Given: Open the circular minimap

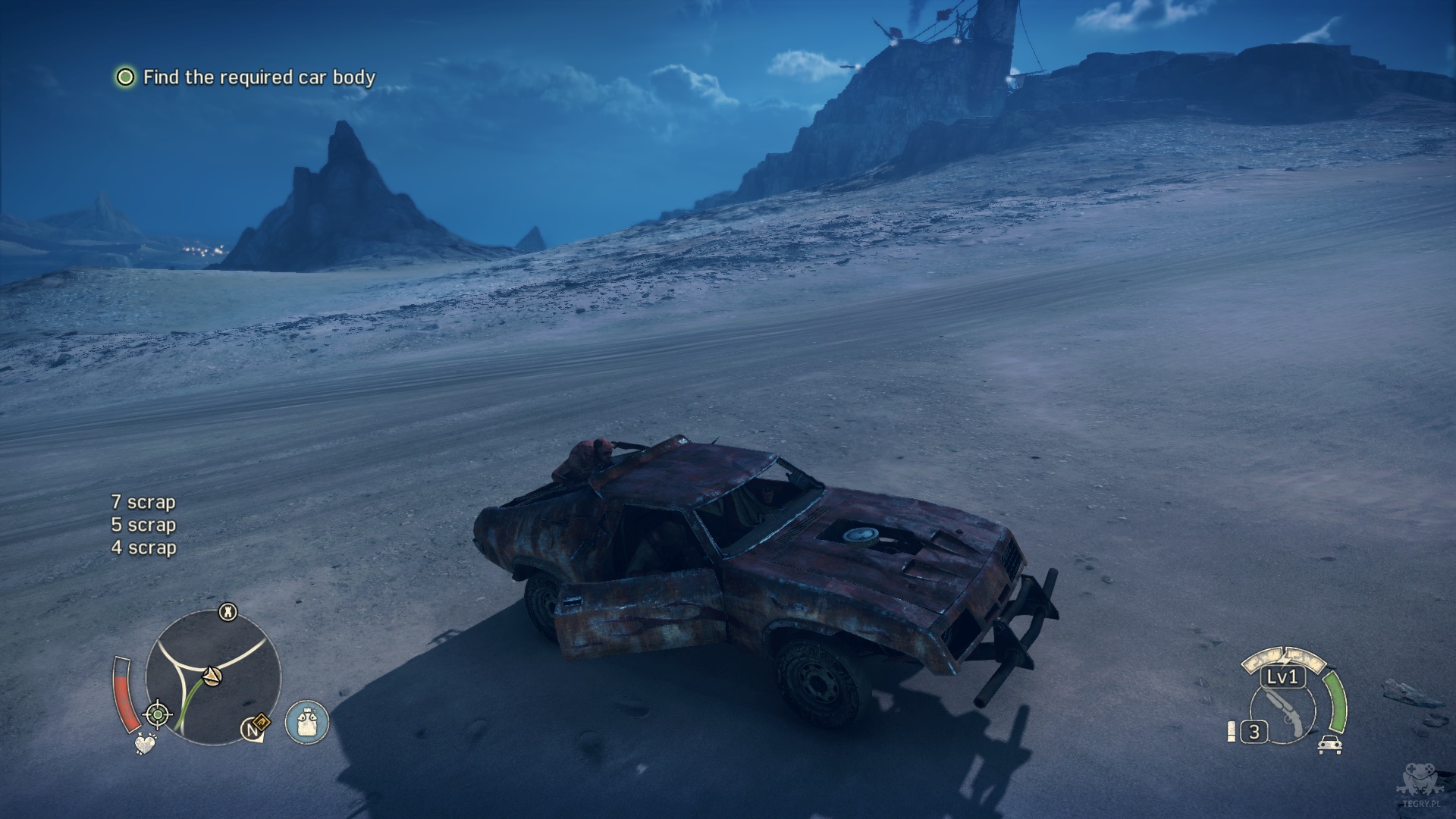Looking at the screenshot, I should (213, 677).
